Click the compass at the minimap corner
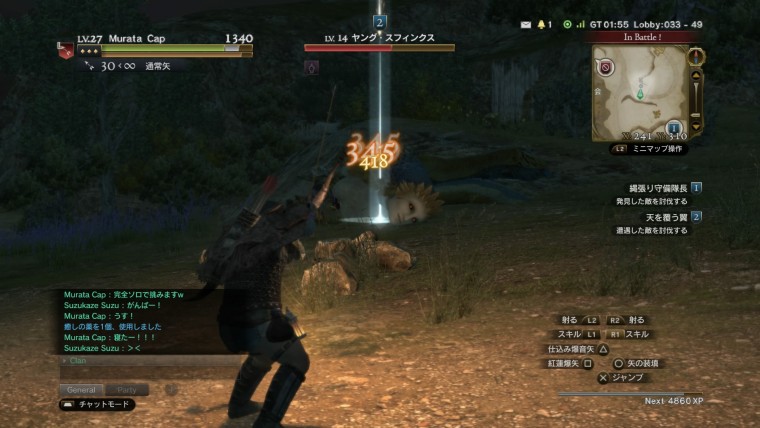Image resolution: width=760 pixels, height=428 pixels. click(x=697, y=55)
